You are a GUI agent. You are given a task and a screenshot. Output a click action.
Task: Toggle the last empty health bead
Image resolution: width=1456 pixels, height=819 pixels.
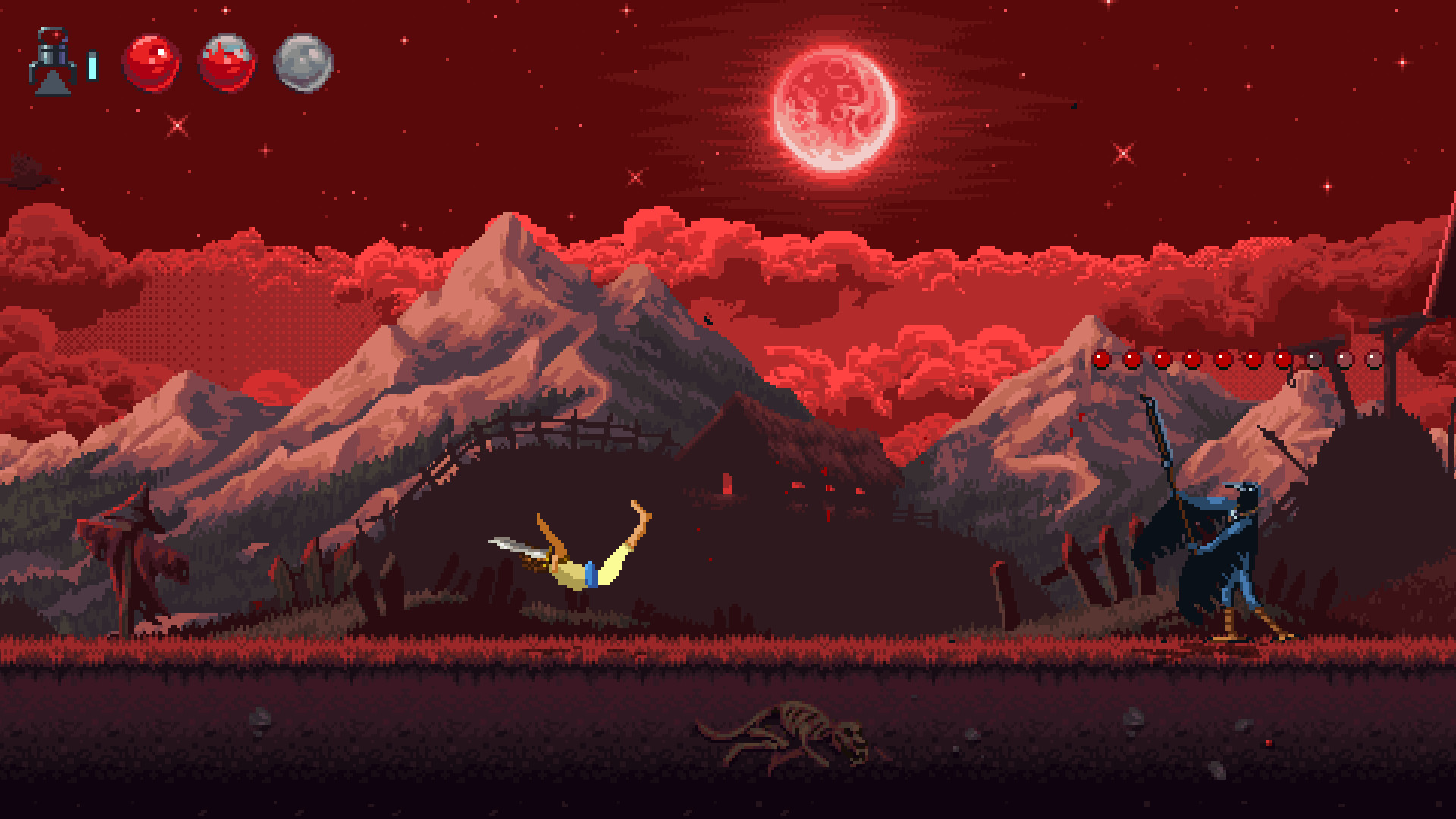[1373, 359]
